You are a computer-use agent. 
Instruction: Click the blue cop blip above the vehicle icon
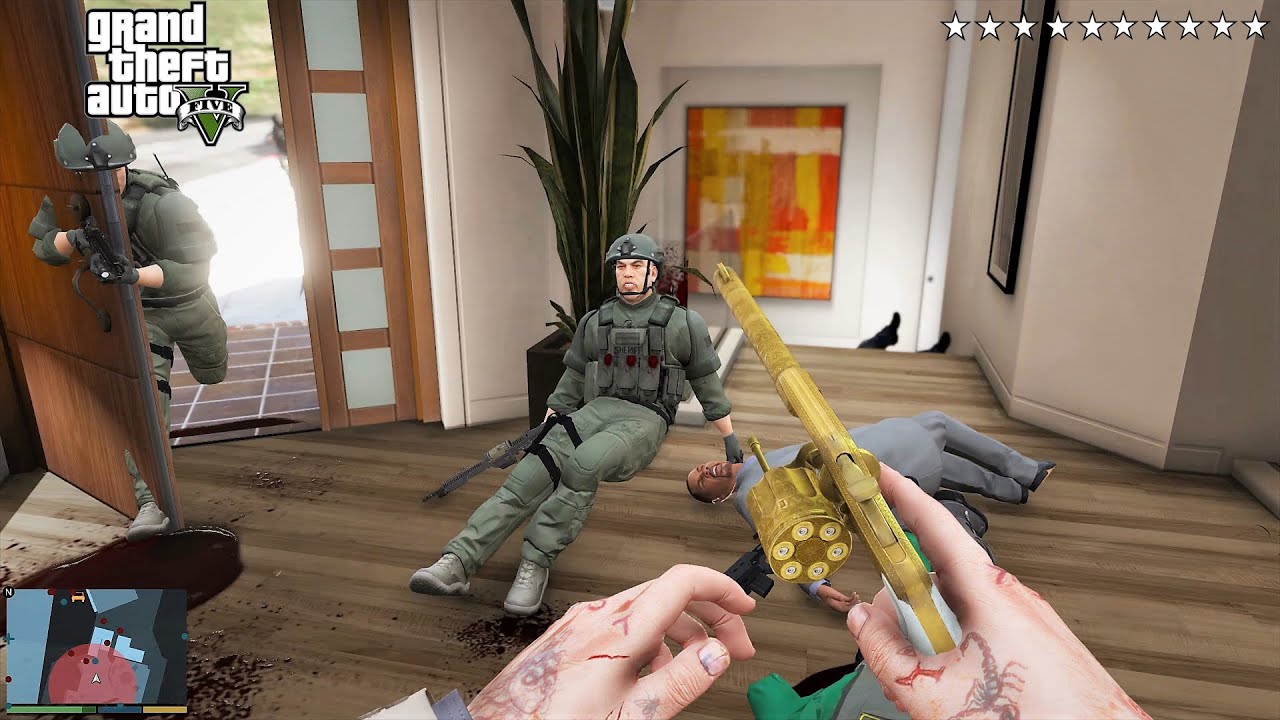point(64,601)
